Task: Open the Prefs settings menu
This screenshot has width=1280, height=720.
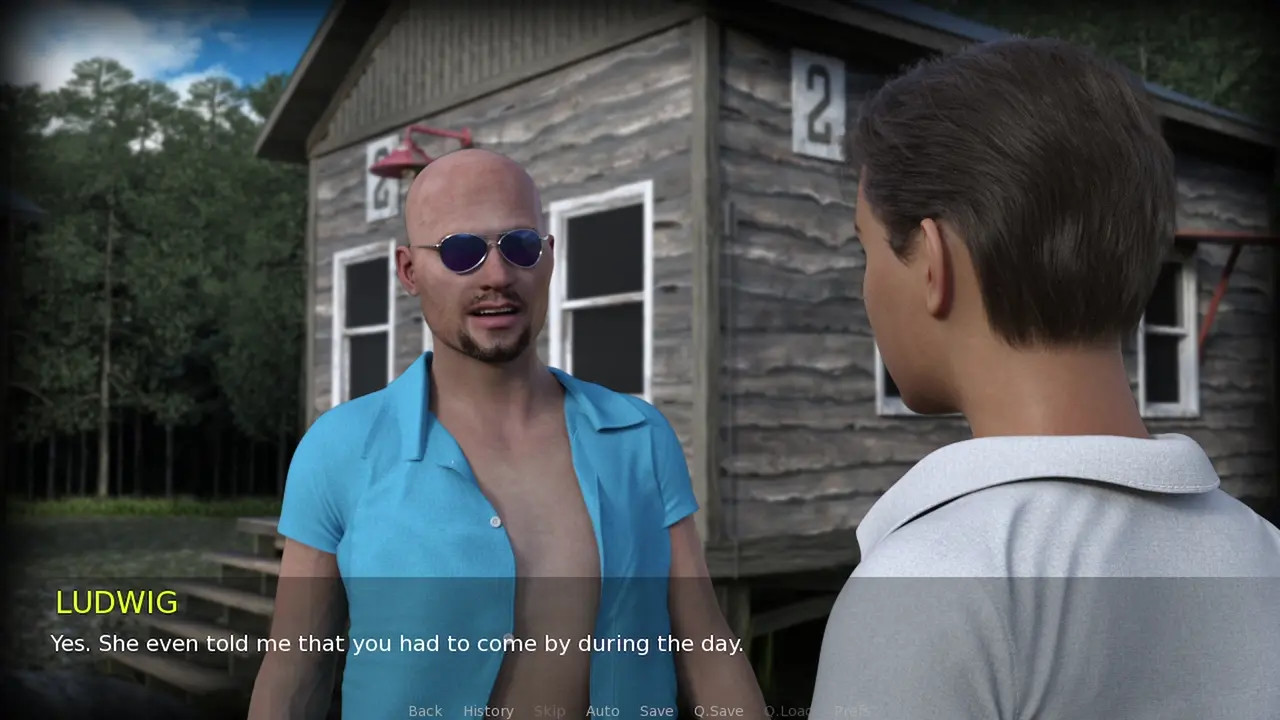Action: tap(851, 711)
